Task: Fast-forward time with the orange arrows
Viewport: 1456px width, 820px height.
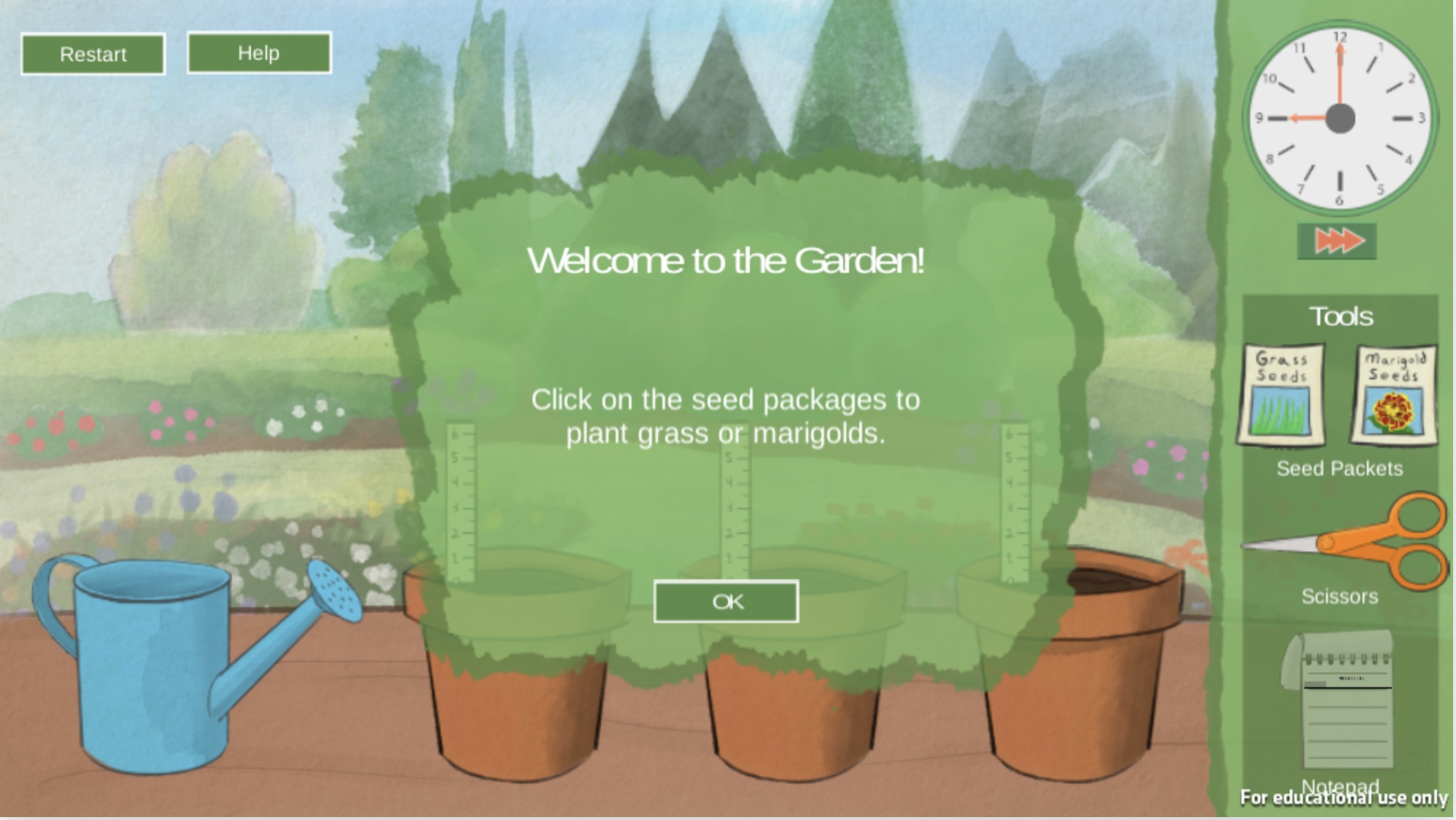Action: [x=1337, y=241]
